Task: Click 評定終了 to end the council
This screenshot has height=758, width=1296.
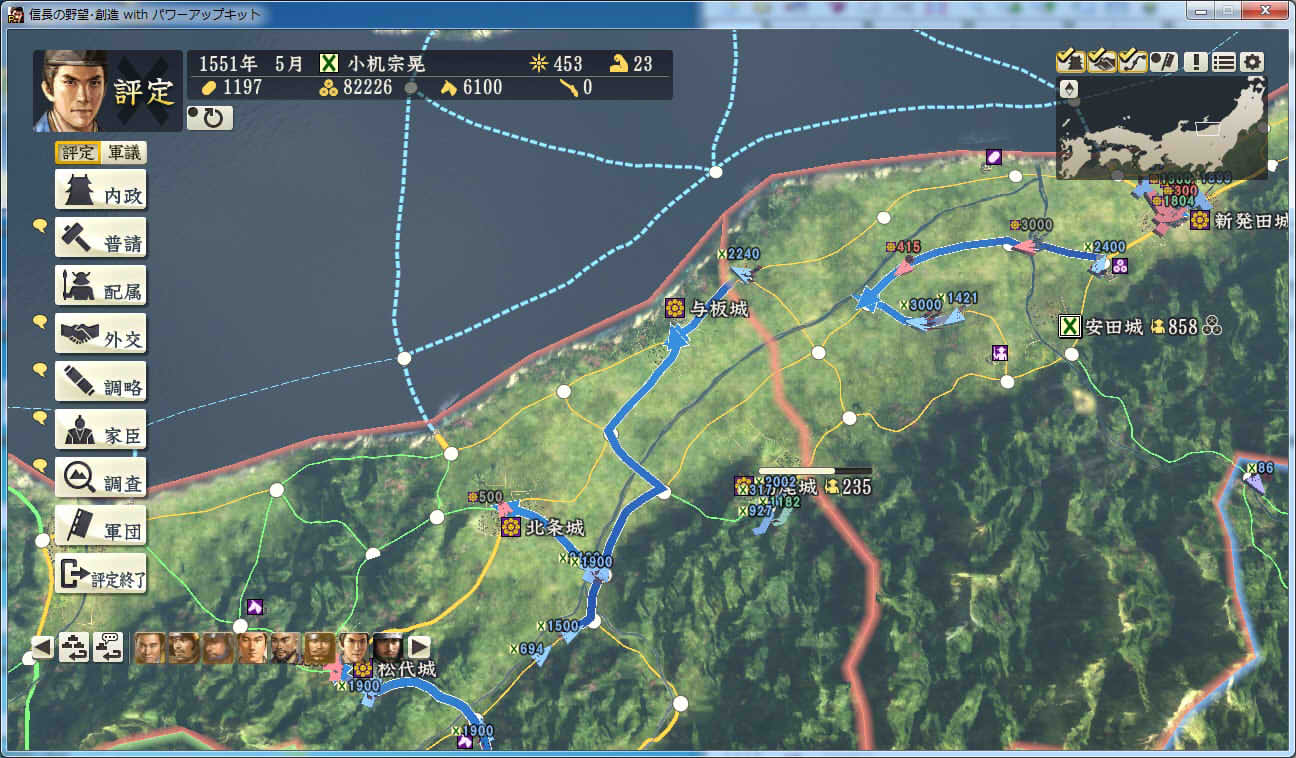Action: tap(100, 574)
